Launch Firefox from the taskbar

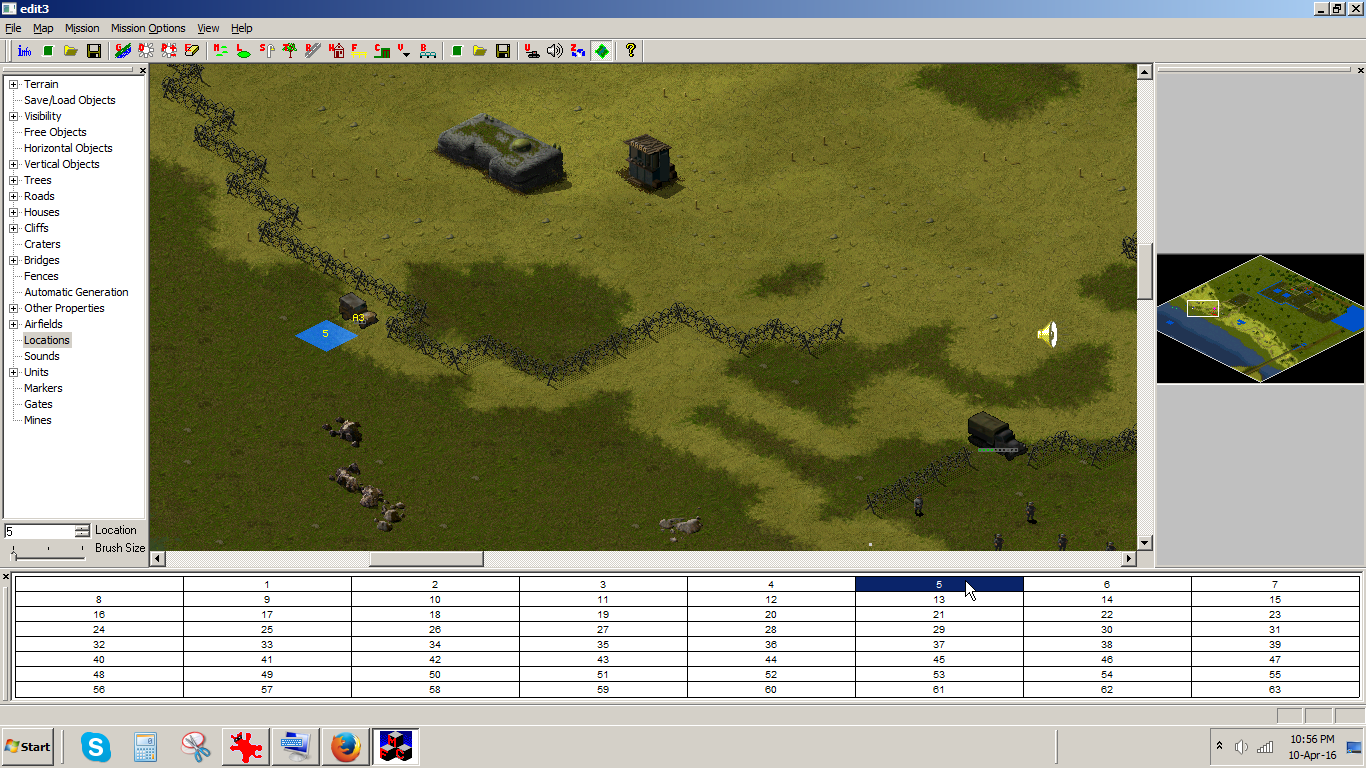[345, 746]
